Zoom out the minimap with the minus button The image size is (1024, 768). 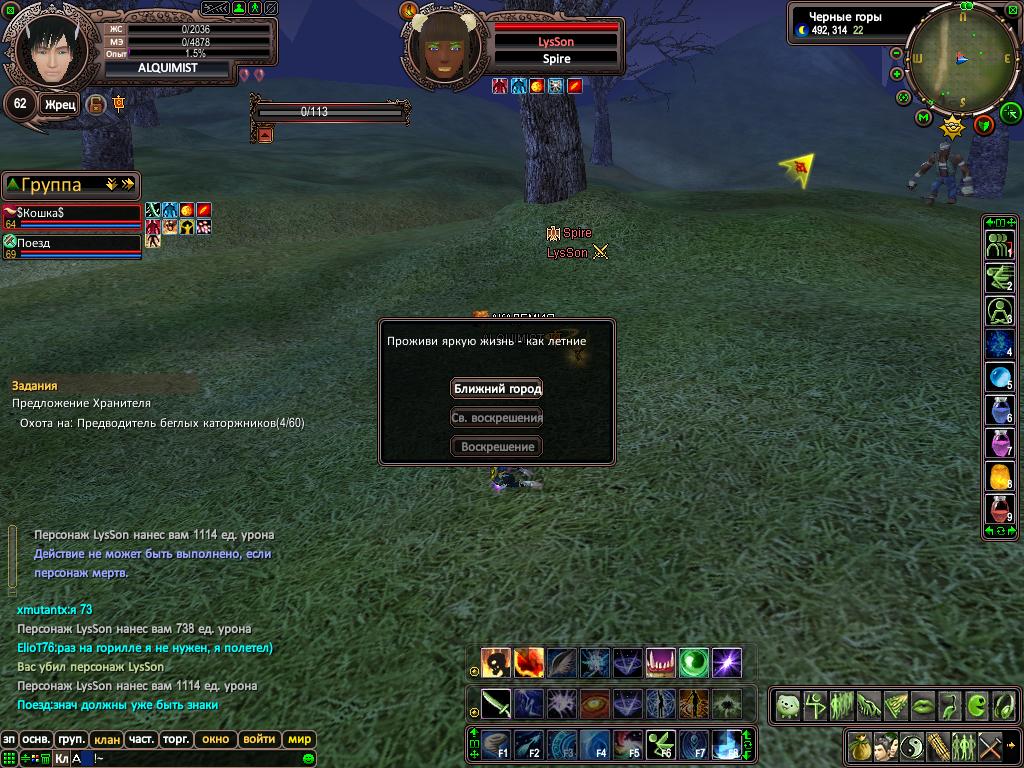pos(897,54)
